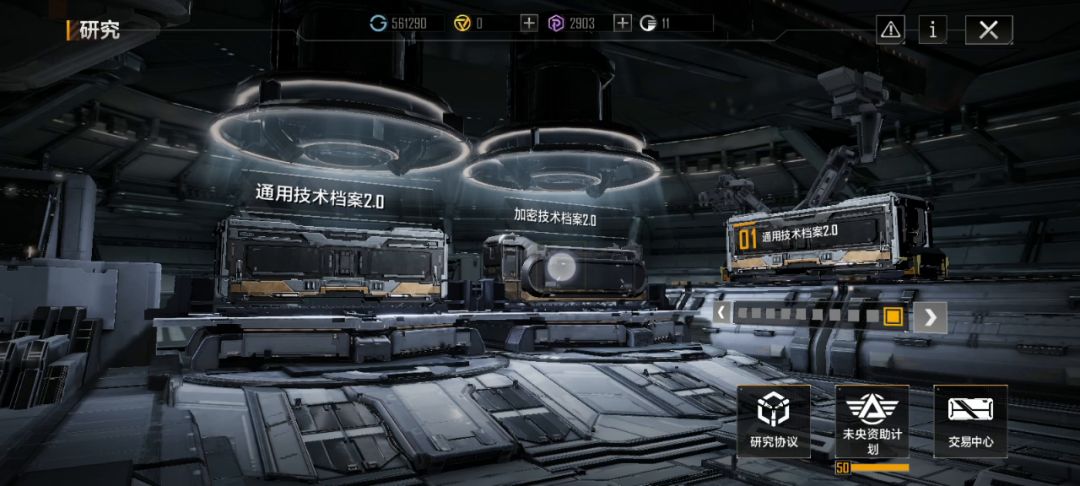Viewport: 1080px width, 486px height.
Task: Click the warning triangle icon
Action: [x=890, y=30]
